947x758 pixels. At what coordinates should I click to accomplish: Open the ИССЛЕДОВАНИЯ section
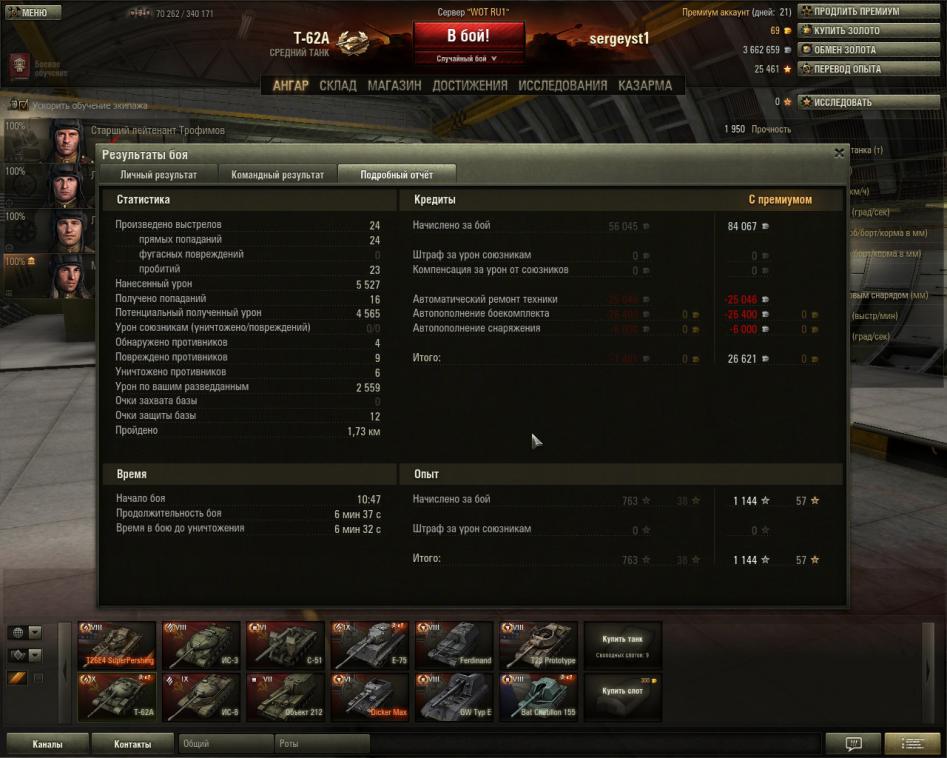[563, 86]
